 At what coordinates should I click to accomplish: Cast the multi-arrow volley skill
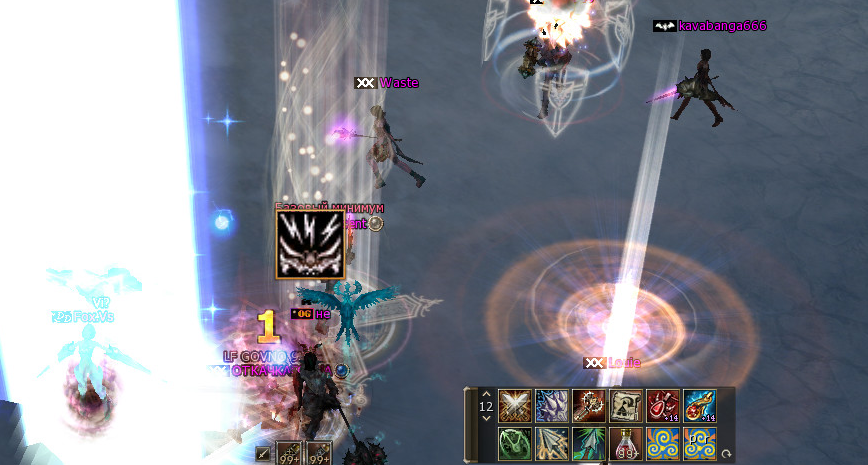552,443
